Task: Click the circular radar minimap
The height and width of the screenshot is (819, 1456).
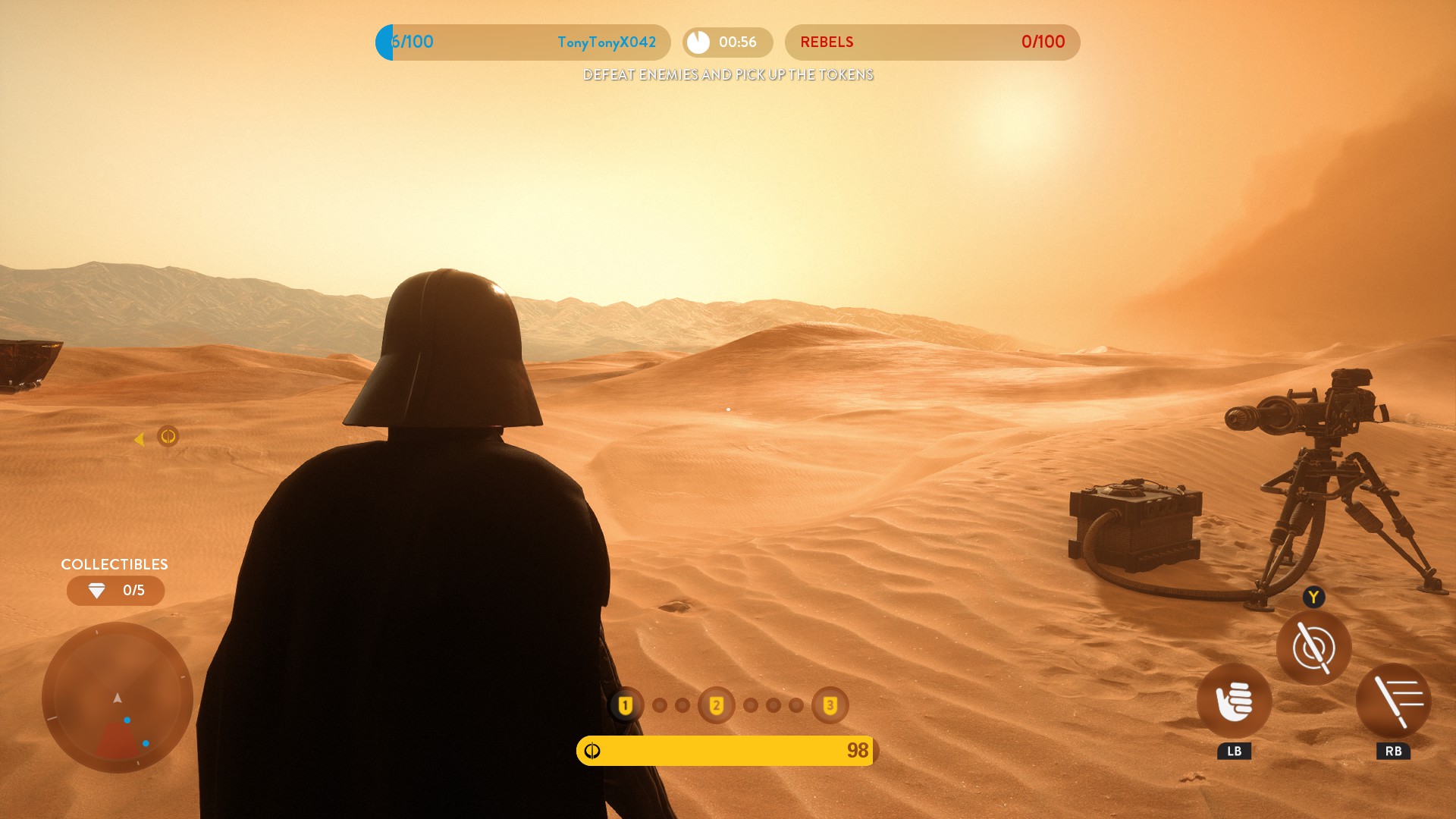Action: 118,698
